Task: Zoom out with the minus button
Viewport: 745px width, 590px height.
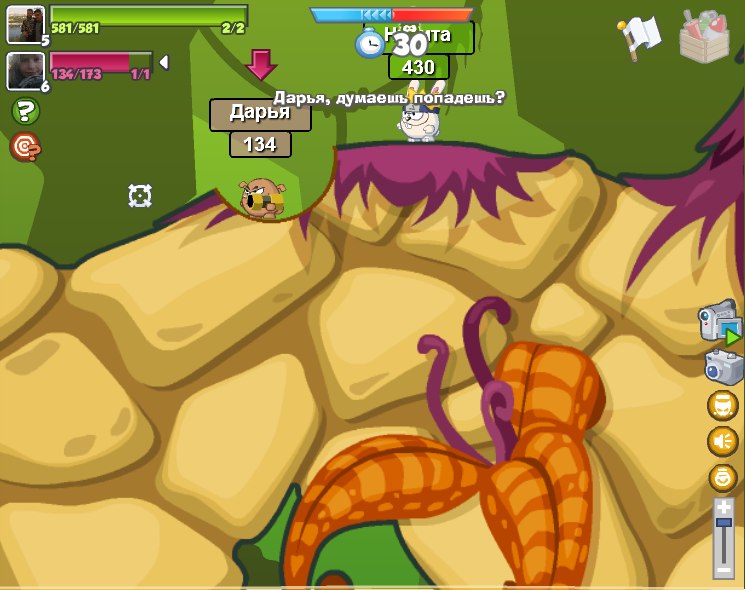Action: click(723, 569)
